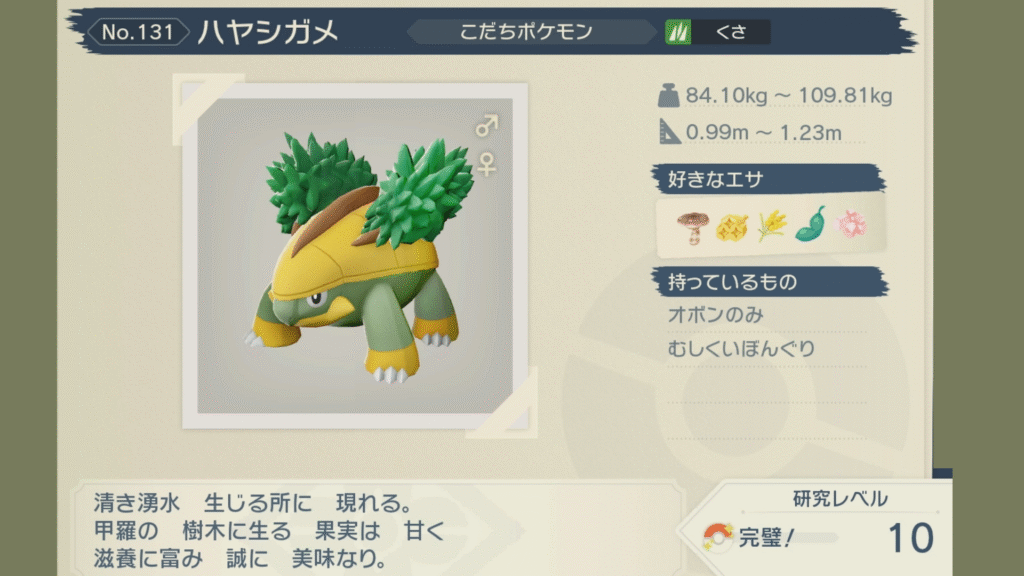Pick the green bean food icon
The height and width of the screenshot is (576, 1024).
[x=810, y=226]
